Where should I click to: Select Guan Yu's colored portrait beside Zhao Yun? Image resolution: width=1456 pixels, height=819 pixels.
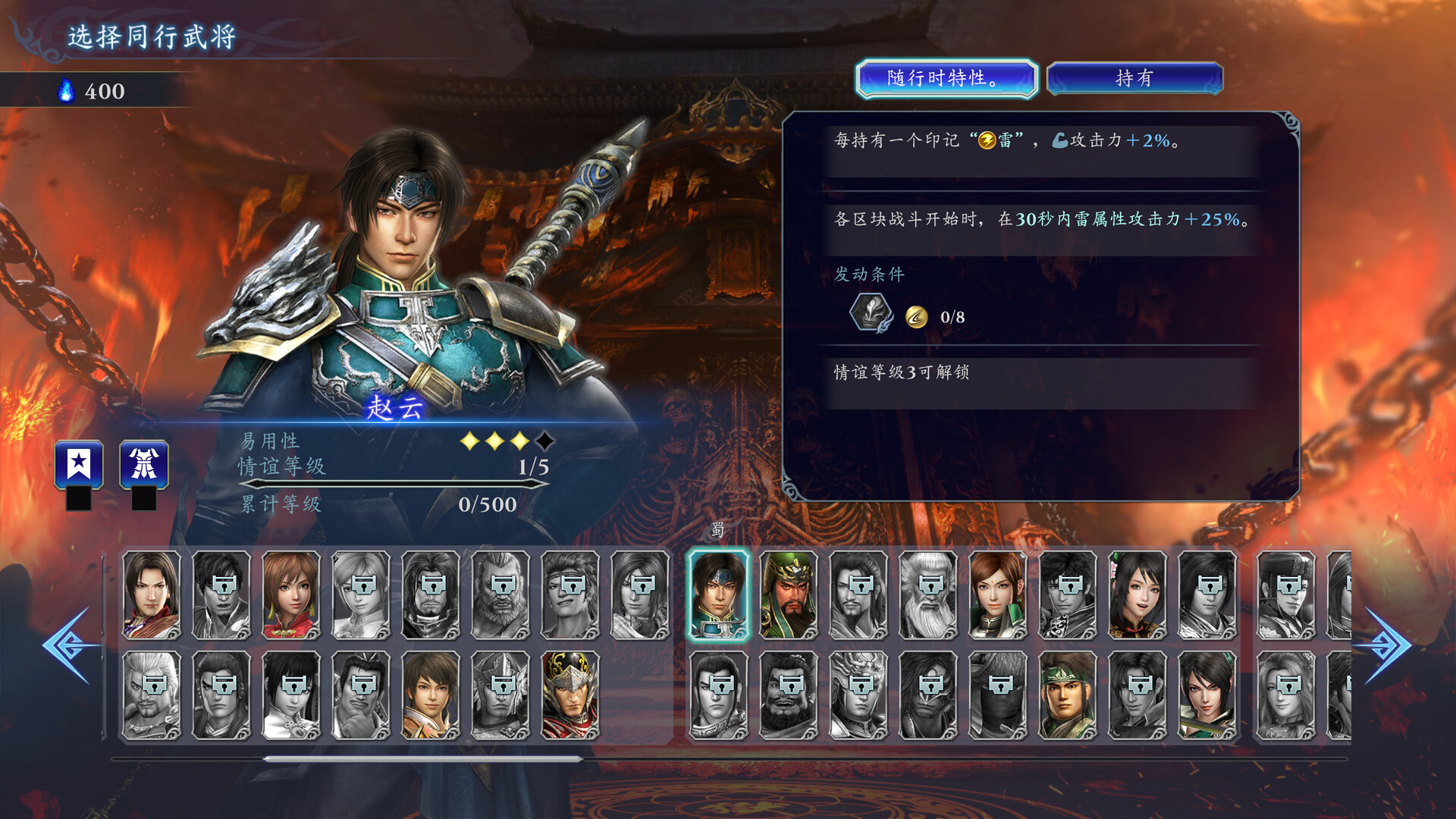(x=787, y=595)
